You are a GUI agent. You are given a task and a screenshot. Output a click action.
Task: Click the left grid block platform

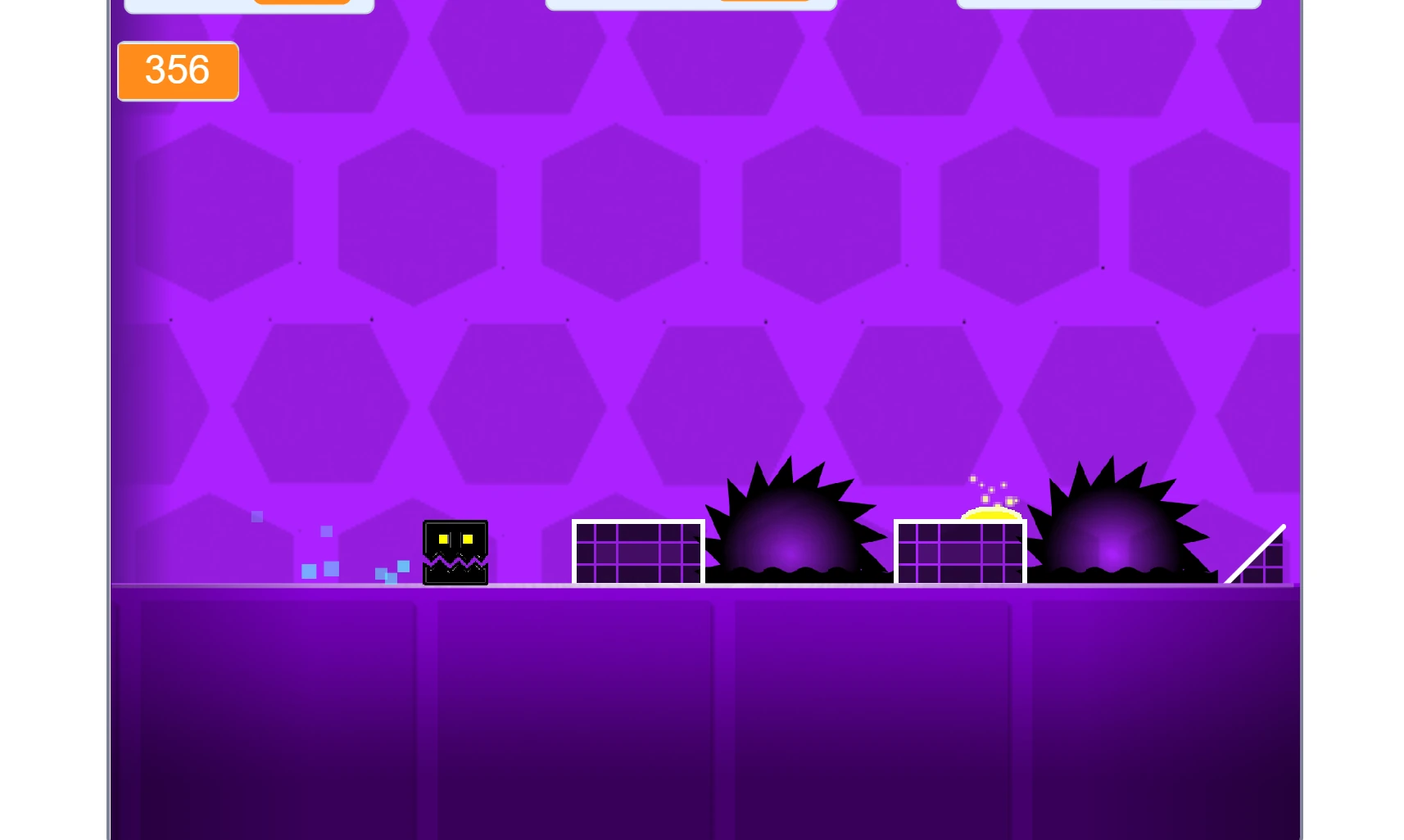pos(638,551)
